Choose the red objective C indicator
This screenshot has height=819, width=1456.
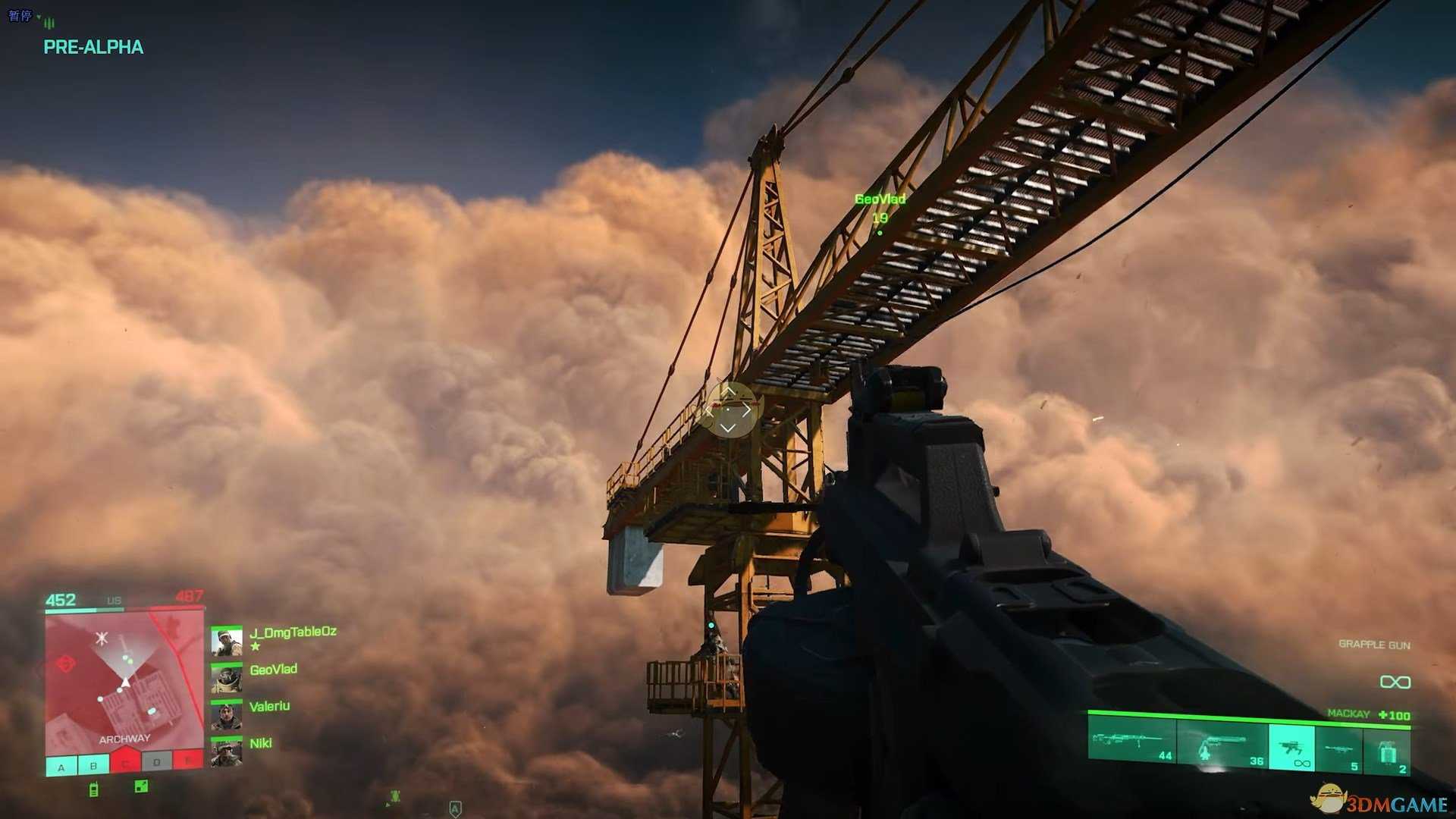point(125,763)
